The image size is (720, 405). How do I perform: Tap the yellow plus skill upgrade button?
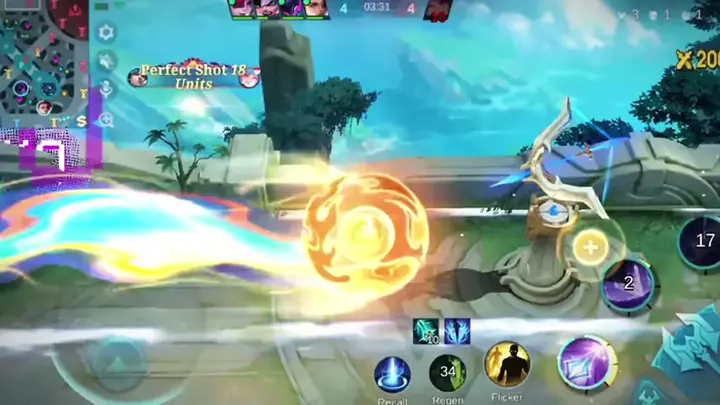tap(590, 247)
